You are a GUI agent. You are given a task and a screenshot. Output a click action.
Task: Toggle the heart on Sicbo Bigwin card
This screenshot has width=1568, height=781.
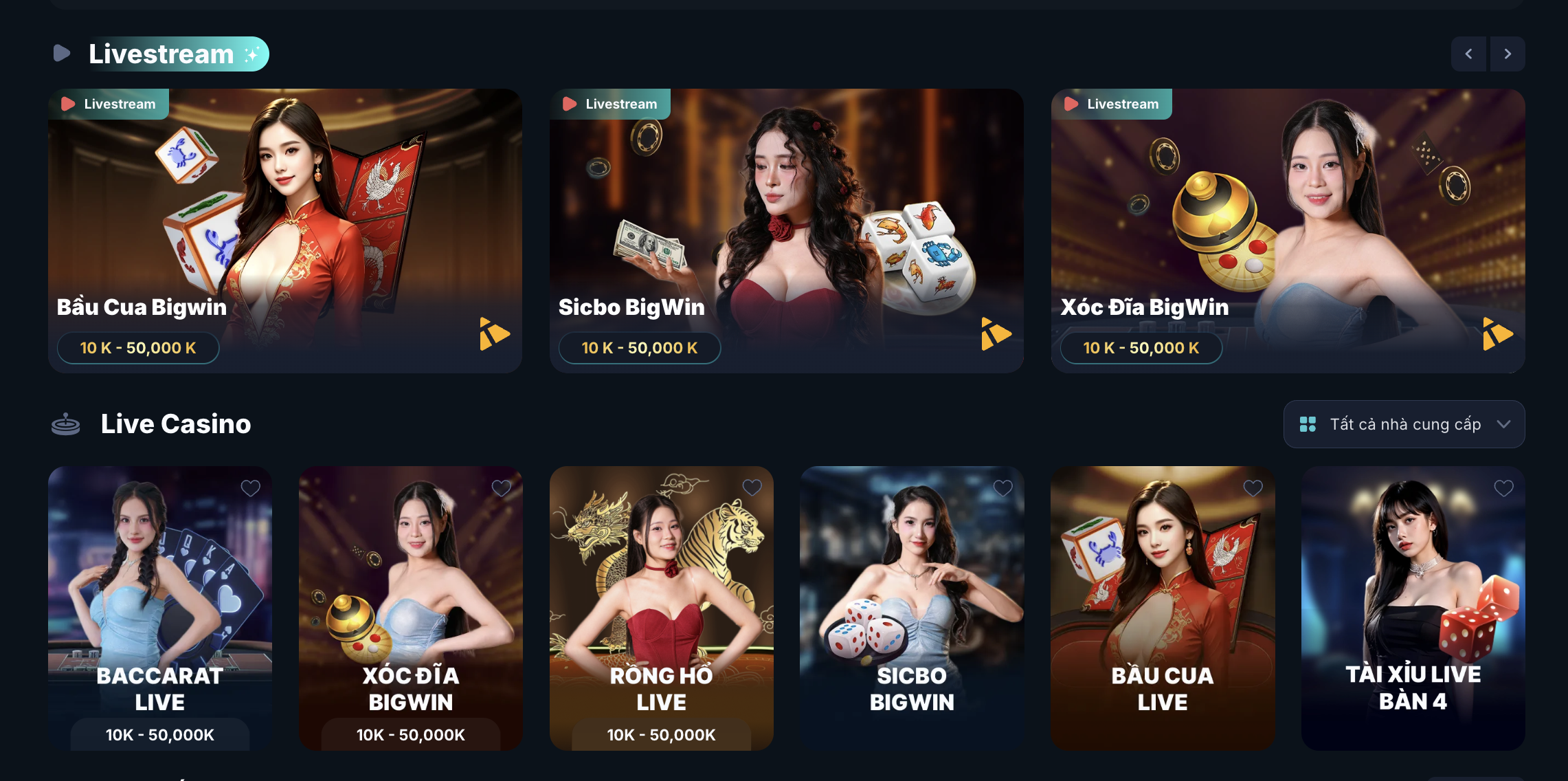tap(1003, 487)
